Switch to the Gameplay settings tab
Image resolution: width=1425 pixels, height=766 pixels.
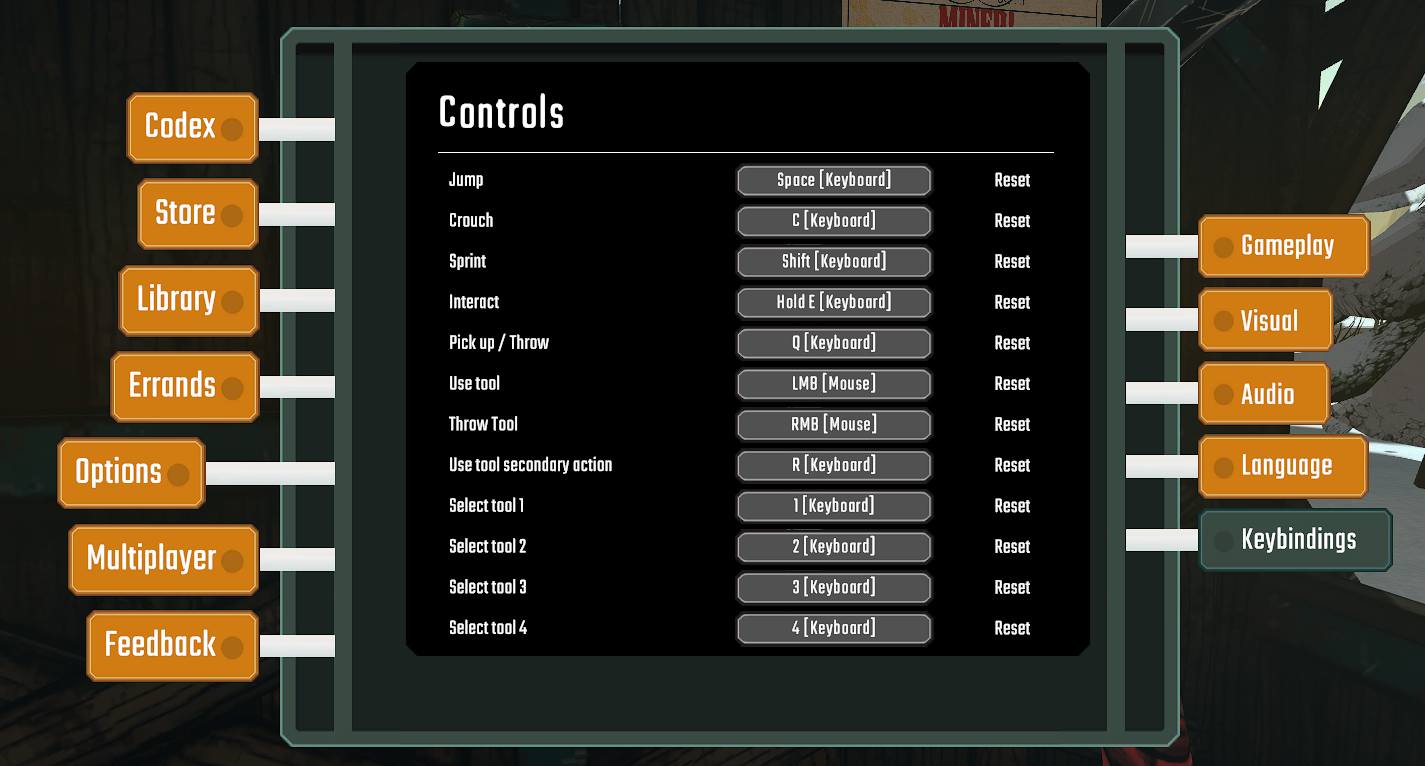pos(1283,245)
